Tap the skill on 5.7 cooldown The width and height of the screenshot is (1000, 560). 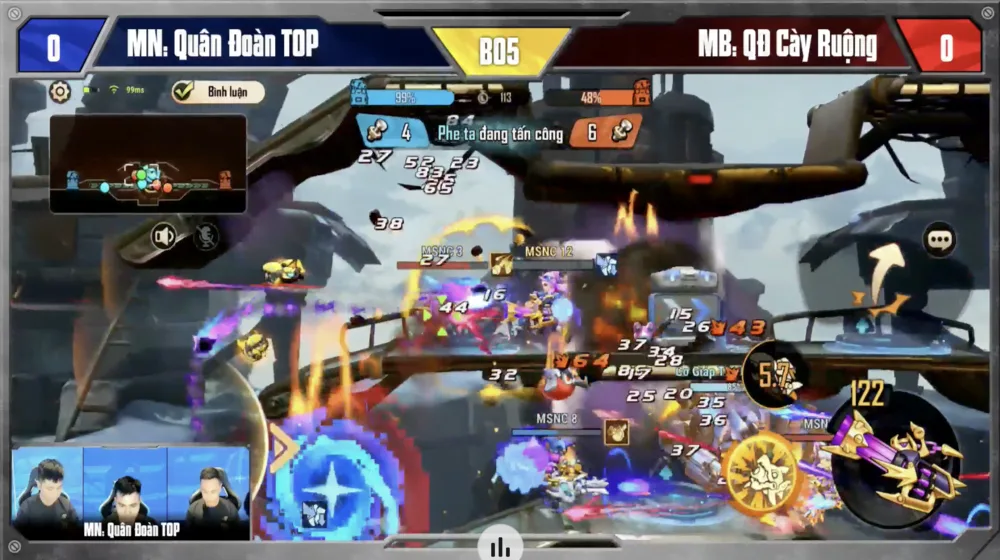pyautogui.click(x=775, y=376)
